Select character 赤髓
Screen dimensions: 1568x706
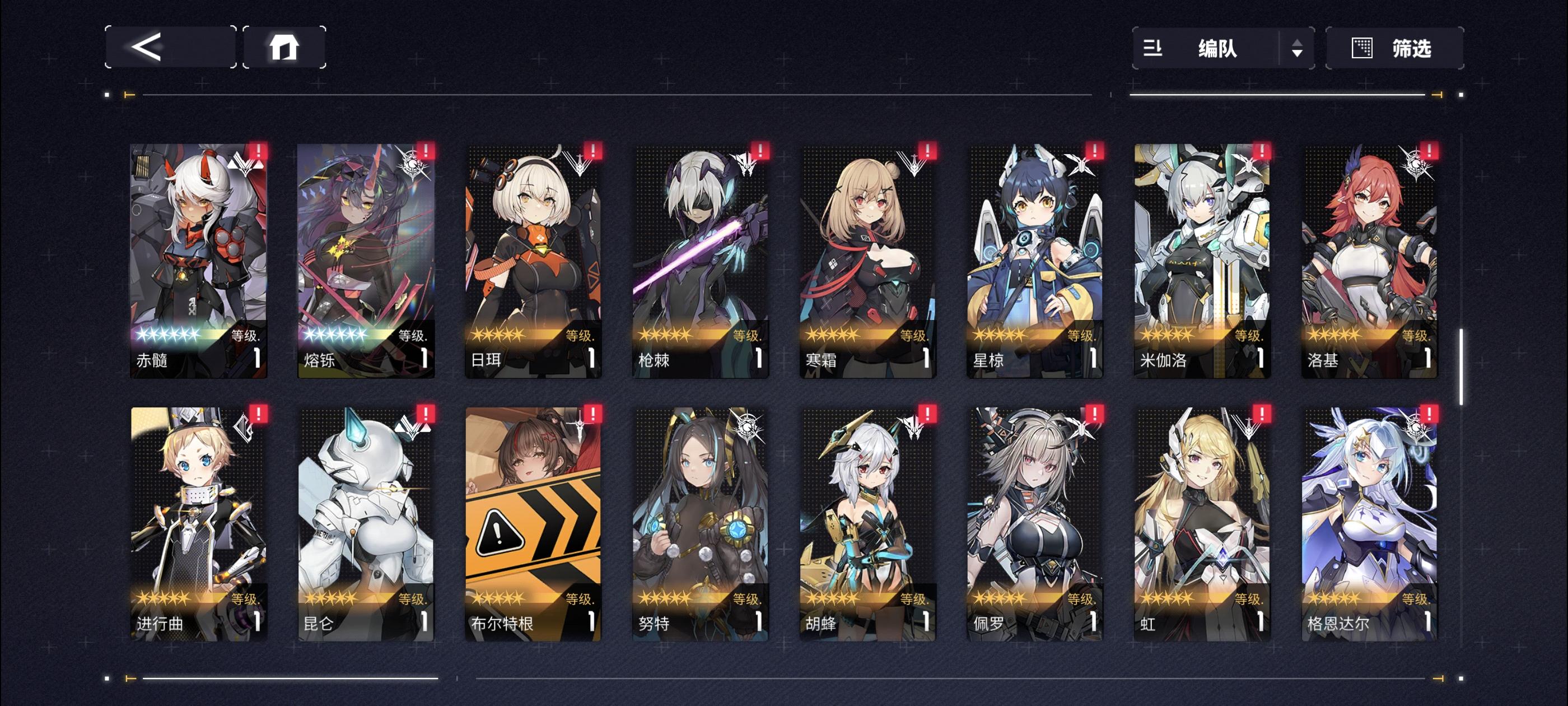click(x=198, y=262)
